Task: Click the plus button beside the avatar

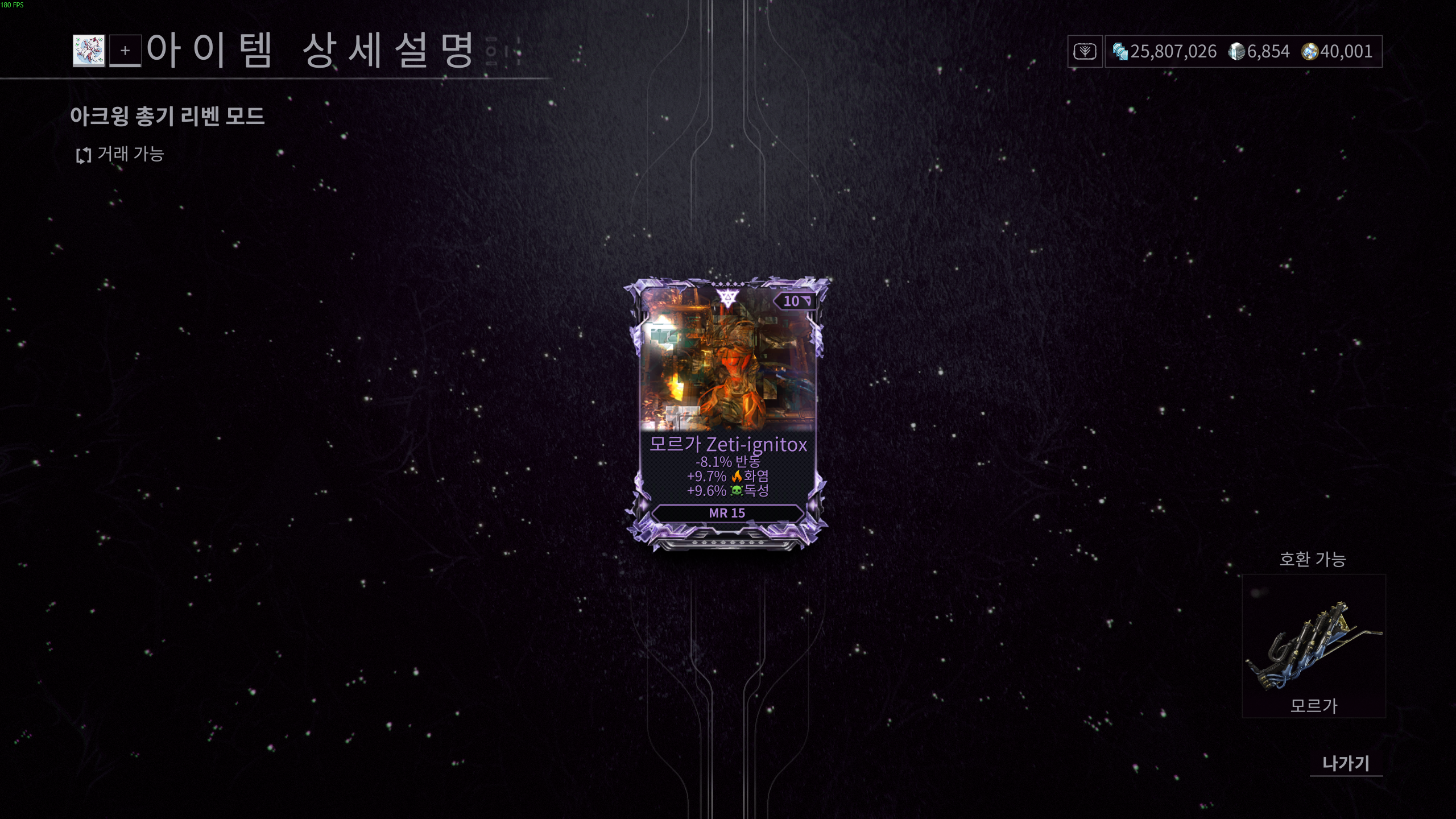Action: click(x=125, y=51)
